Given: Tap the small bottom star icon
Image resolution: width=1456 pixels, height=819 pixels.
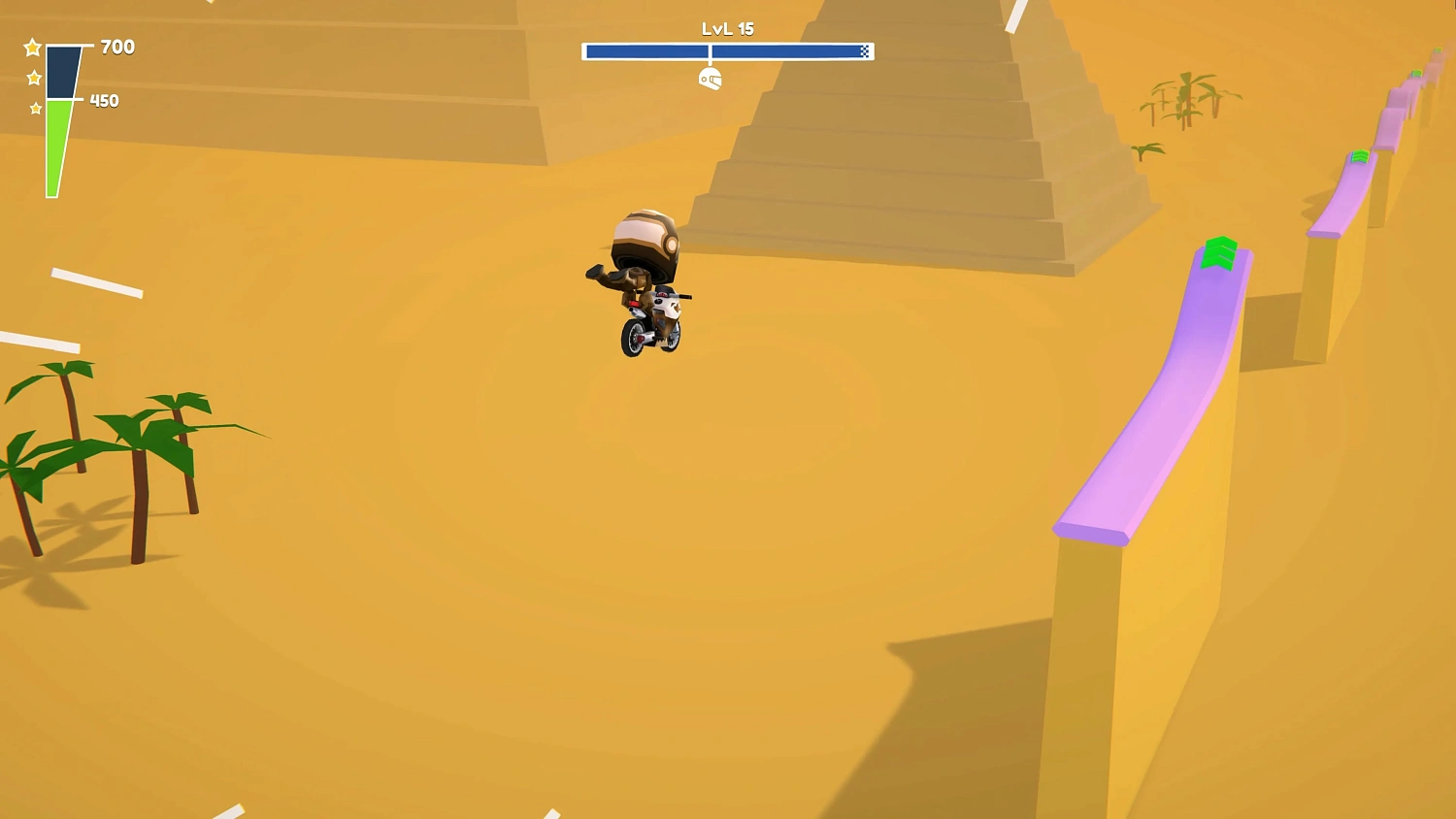Looking at the screenshot, I should coord(36,107).
